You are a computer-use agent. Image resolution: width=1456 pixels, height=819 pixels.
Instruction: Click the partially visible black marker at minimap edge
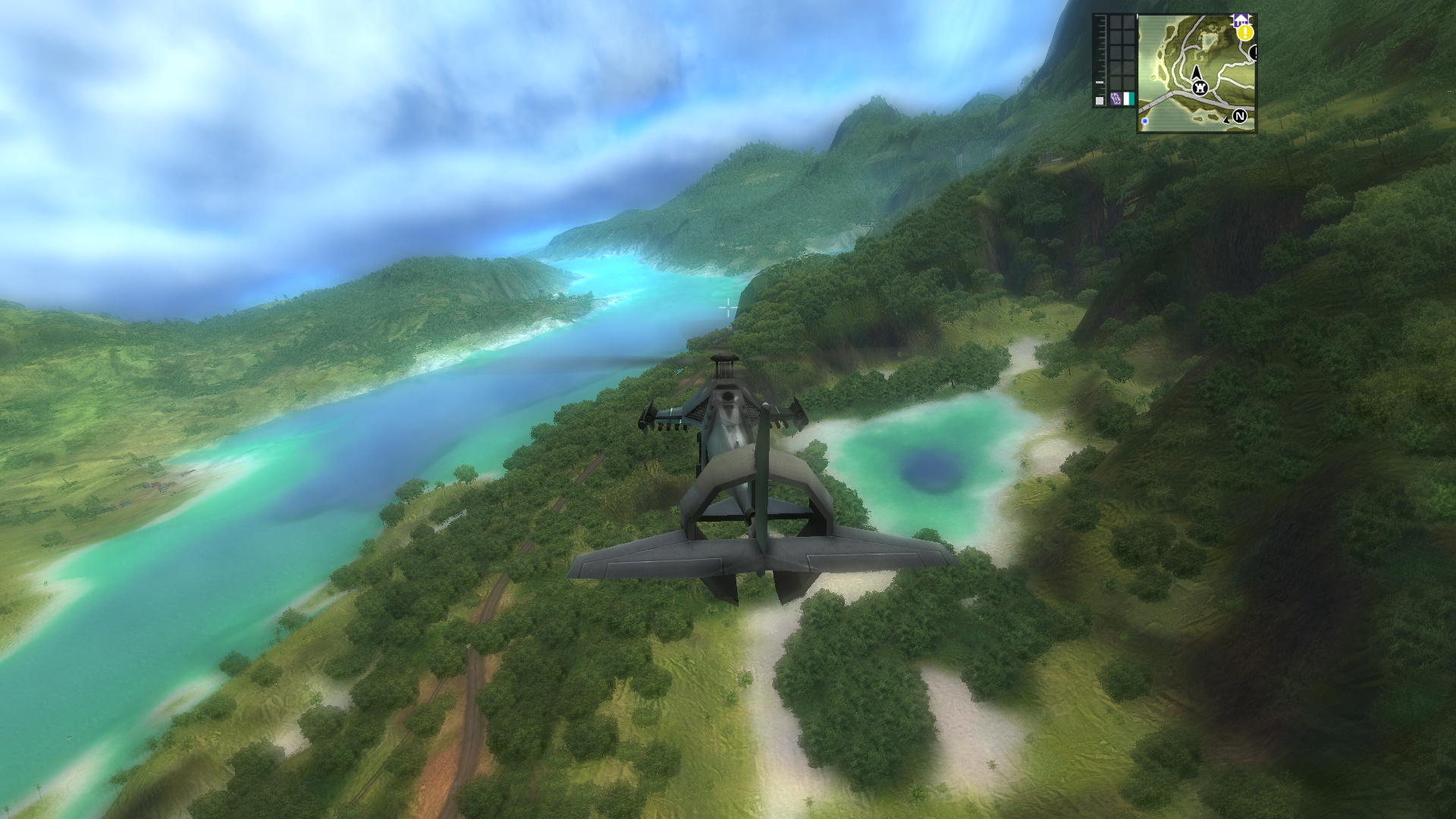(1254, 52)
